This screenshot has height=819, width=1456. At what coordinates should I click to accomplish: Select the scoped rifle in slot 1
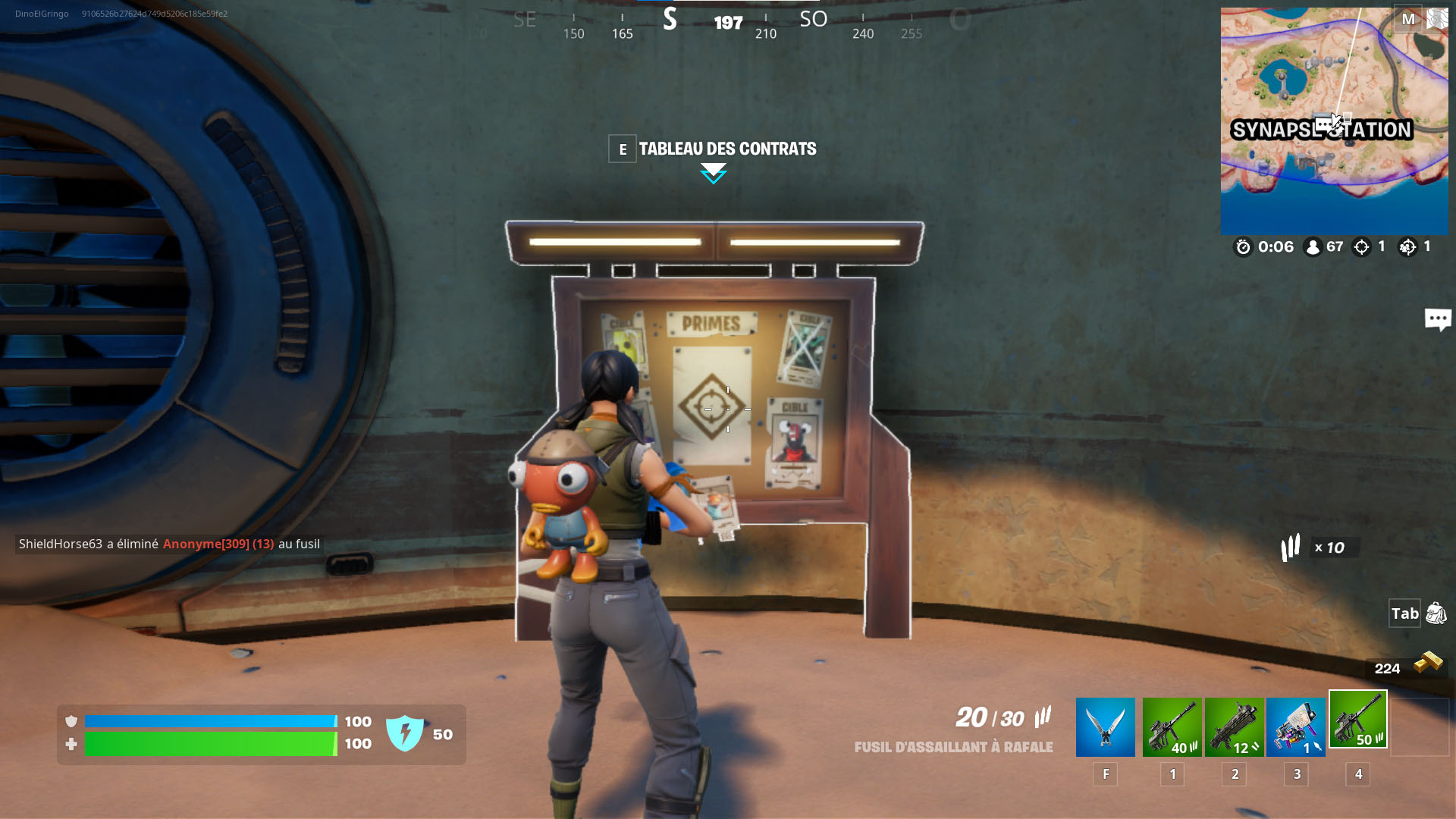pos(1172,726)
